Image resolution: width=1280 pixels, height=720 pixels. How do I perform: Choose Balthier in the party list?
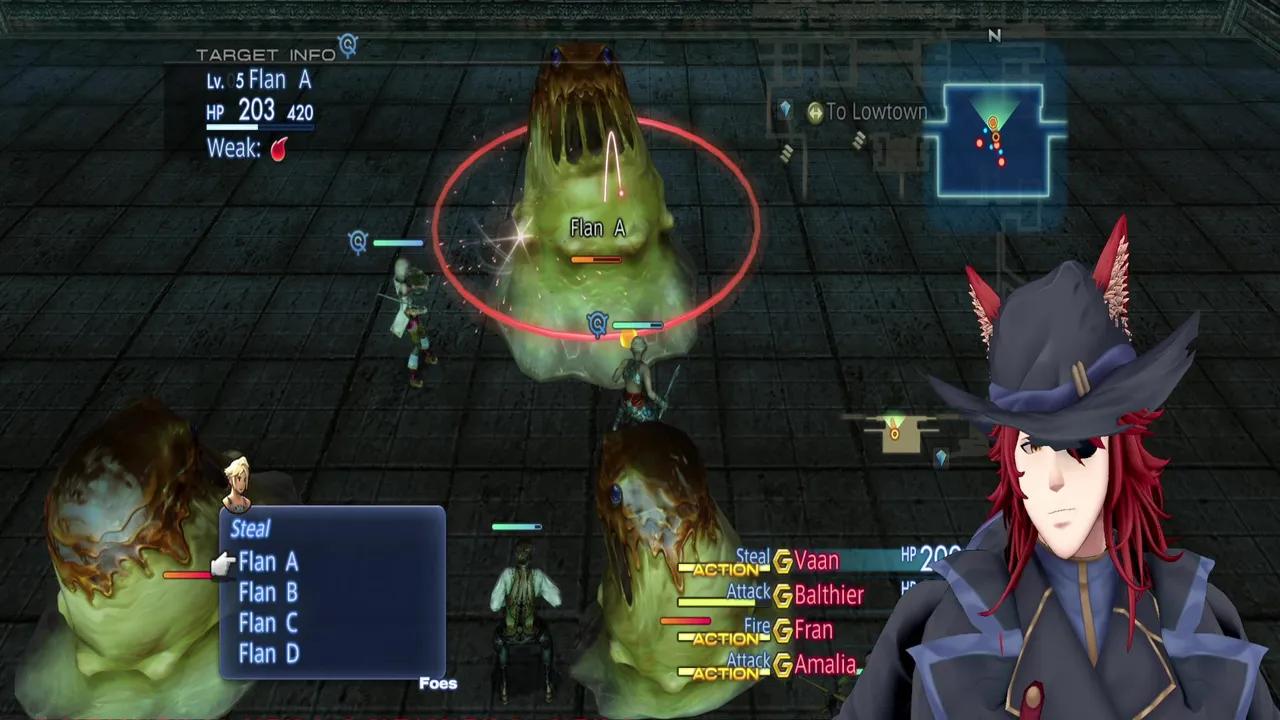click(828, 595)
